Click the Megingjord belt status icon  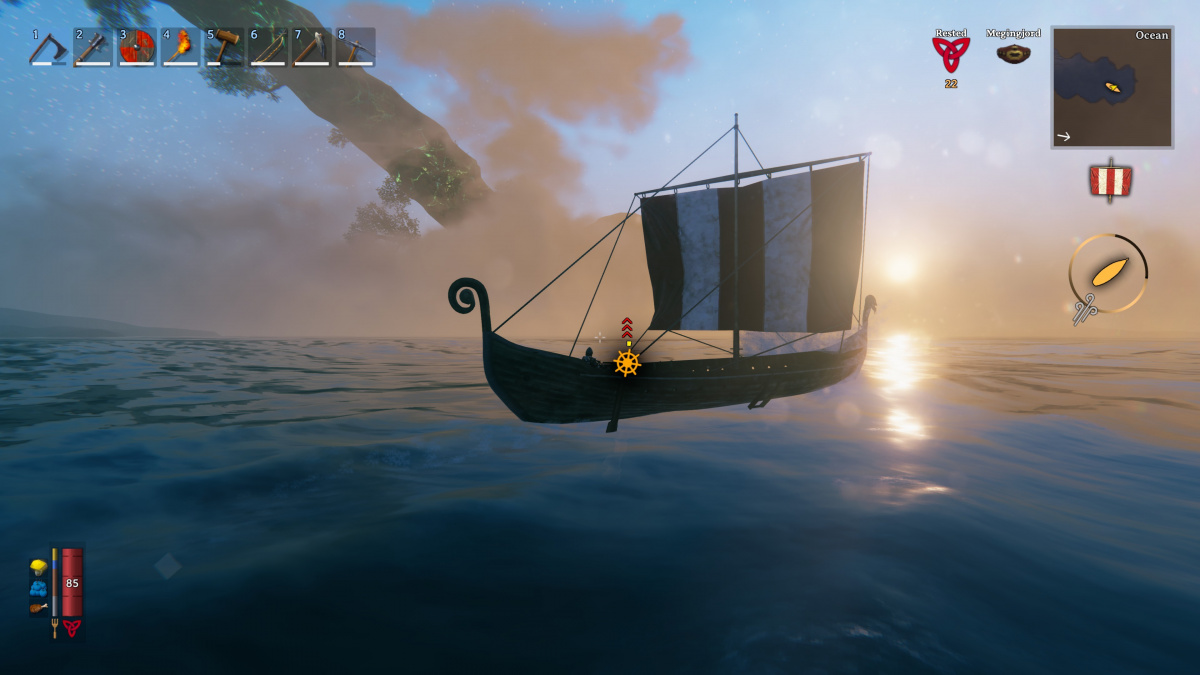point(1013,53)
